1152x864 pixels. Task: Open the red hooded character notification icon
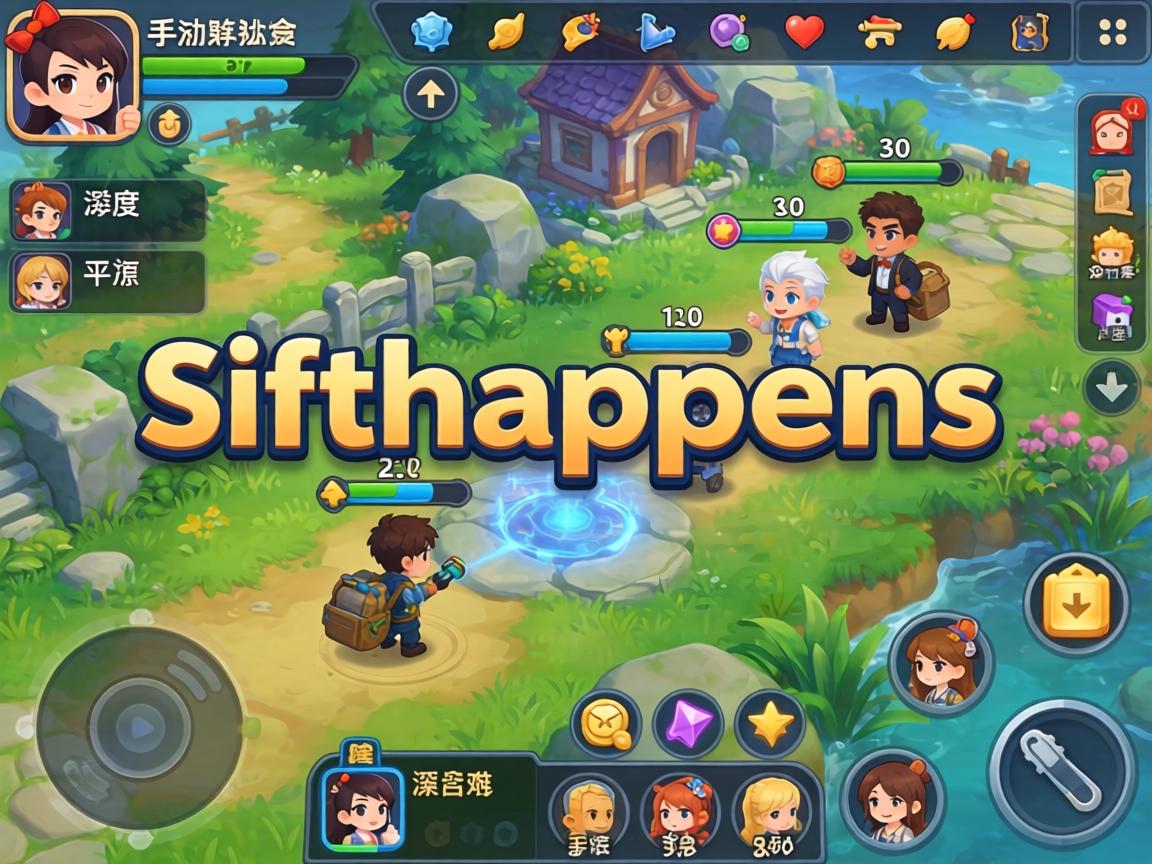click(x=1111, y=129)
